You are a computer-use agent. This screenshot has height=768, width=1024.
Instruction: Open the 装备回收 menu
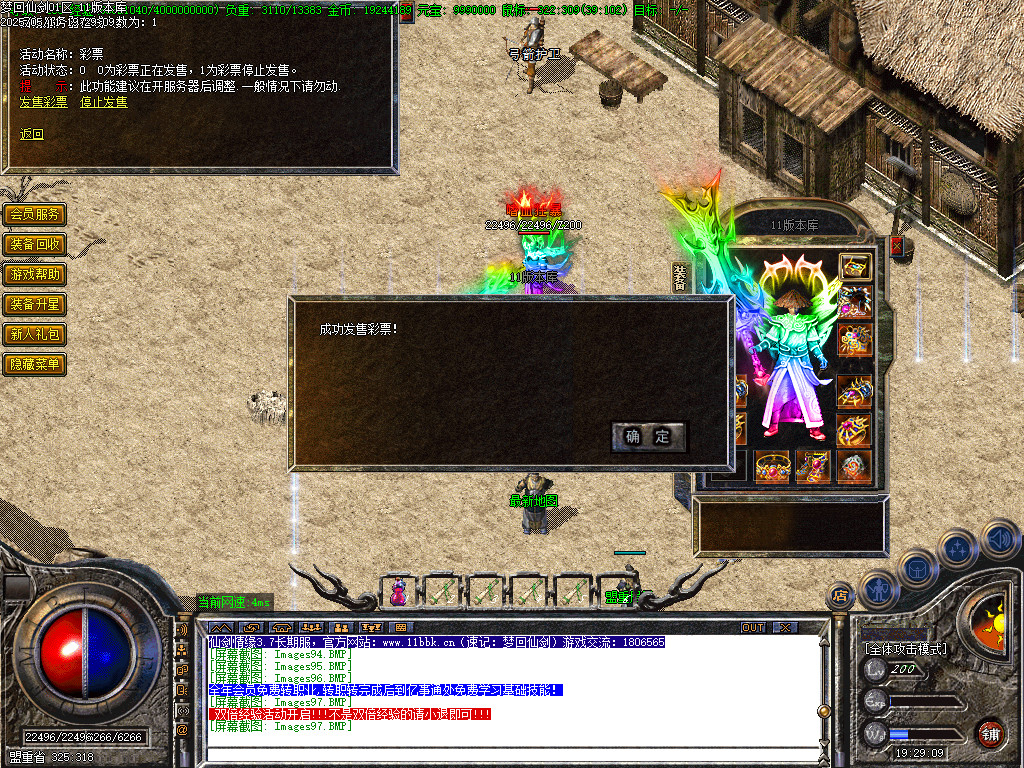35,244
